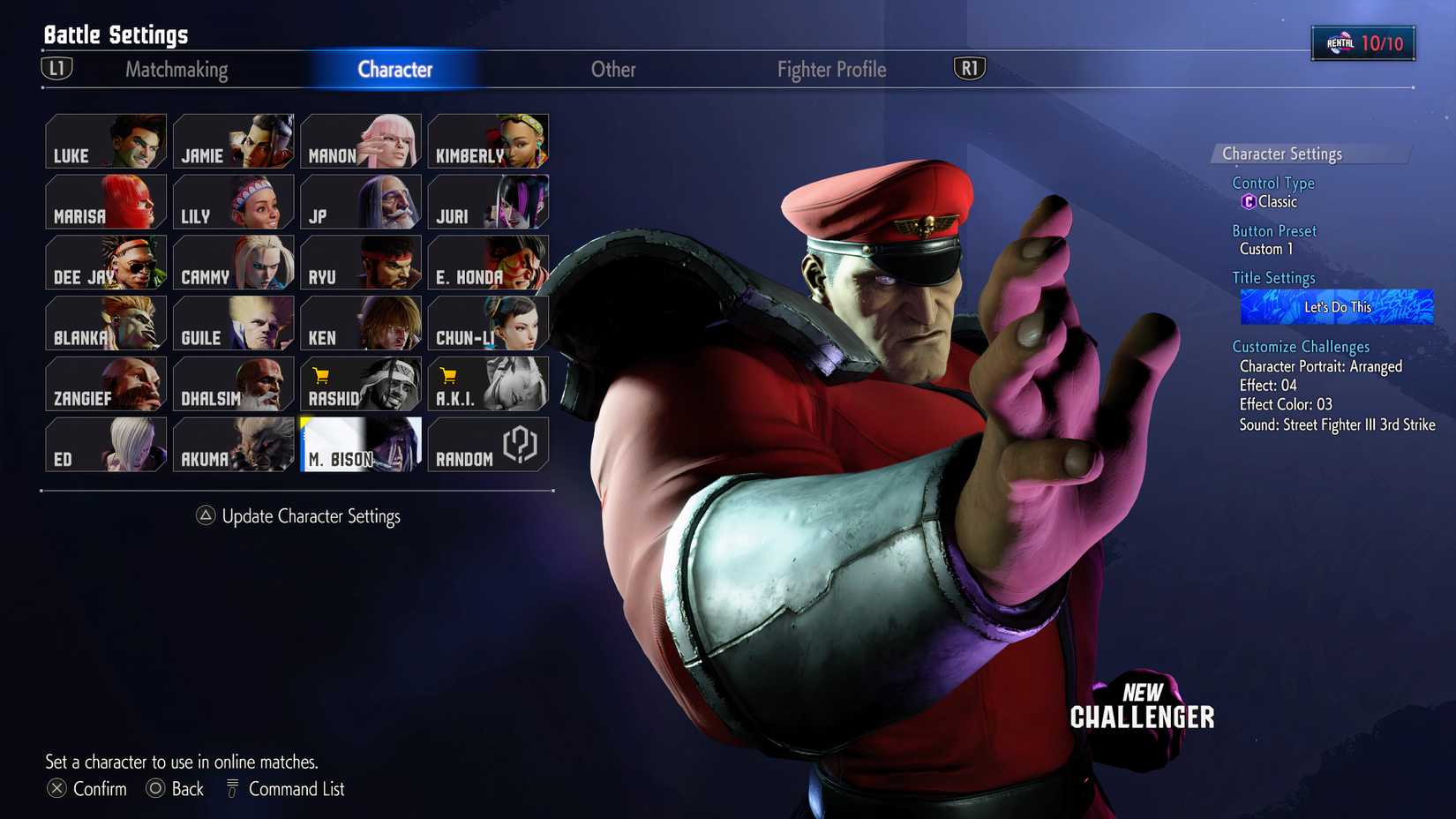Select Ryu's character portrait
1456x819 pixels.
pyautogui.click(x=360, y=262)
